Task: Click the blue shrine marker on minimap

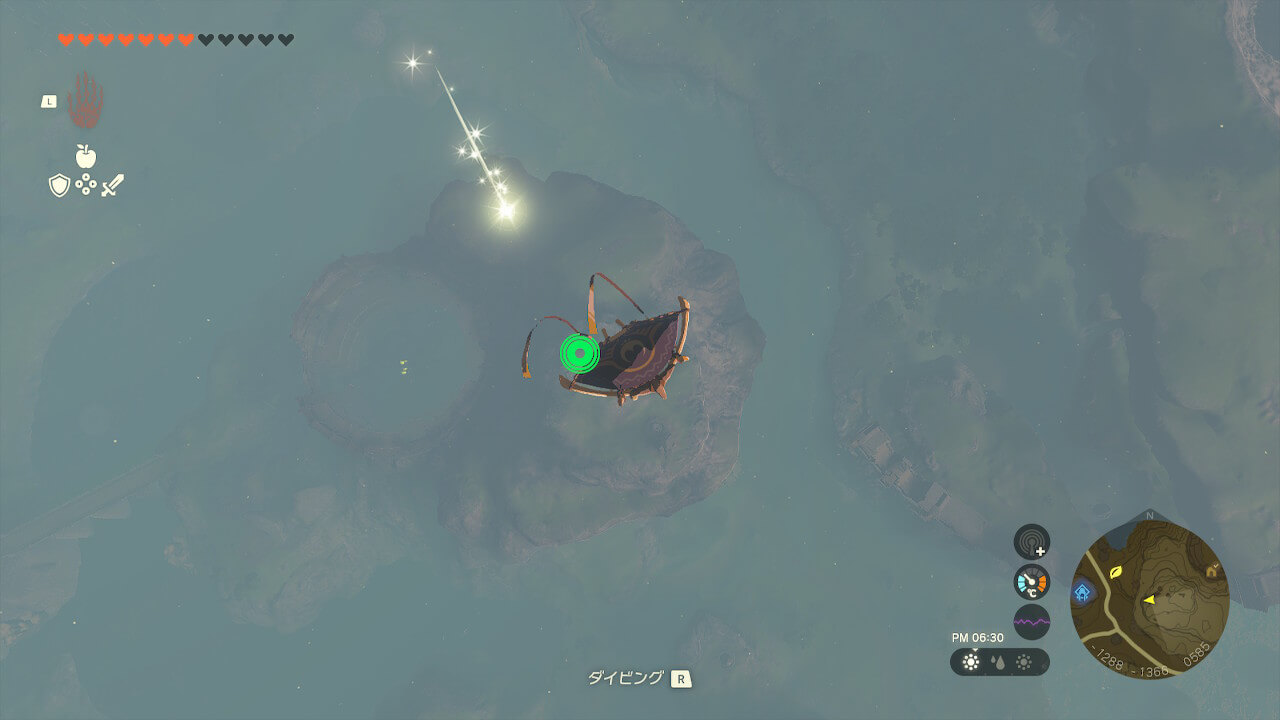Action: (1082, 592)
